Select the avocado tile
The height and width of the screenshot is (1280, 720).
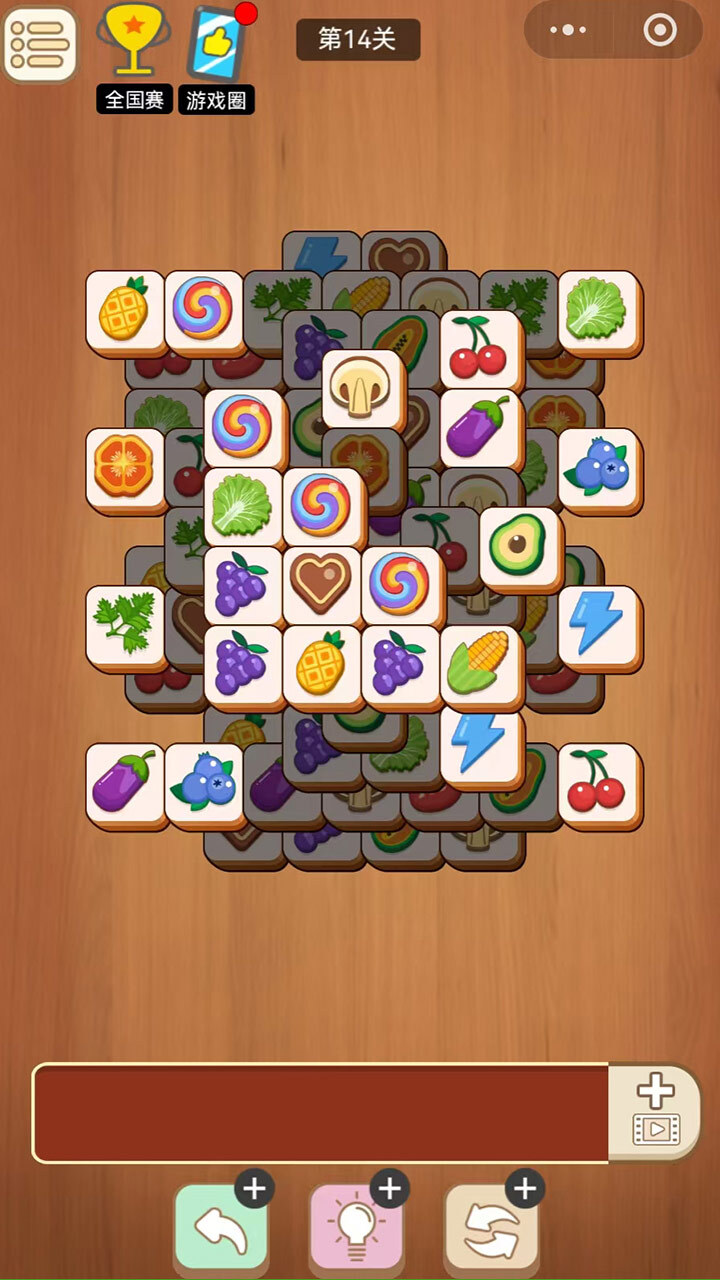tap(519, 545)
